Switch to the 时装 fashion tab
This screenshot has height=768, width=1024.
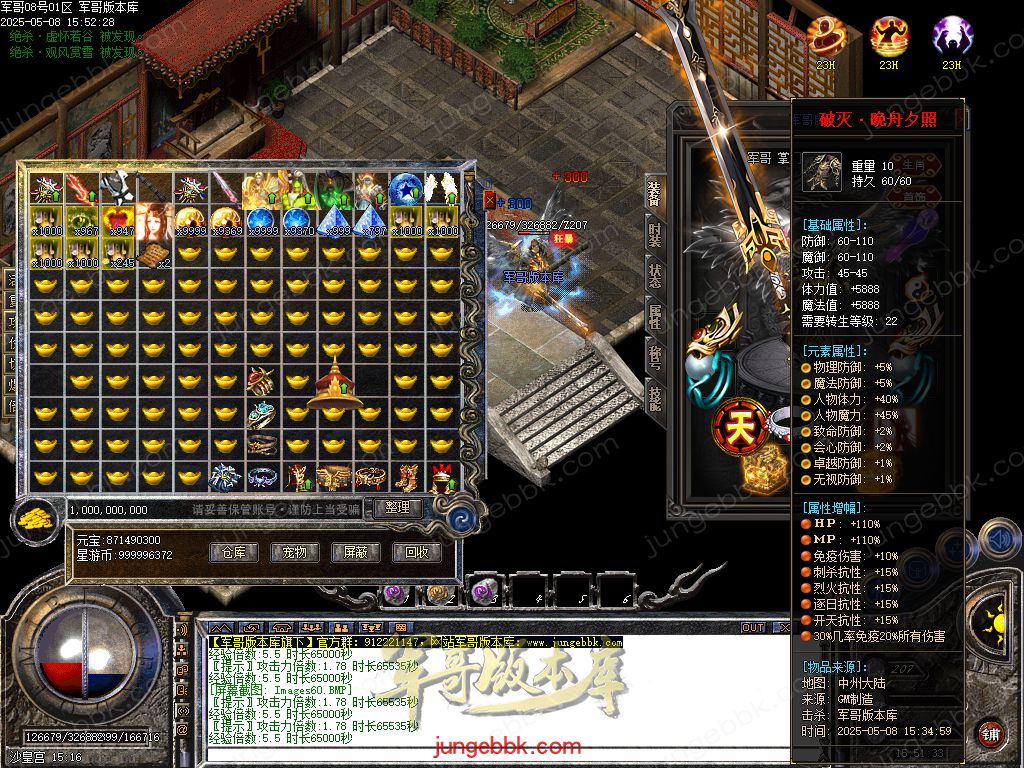coord(654,235)
